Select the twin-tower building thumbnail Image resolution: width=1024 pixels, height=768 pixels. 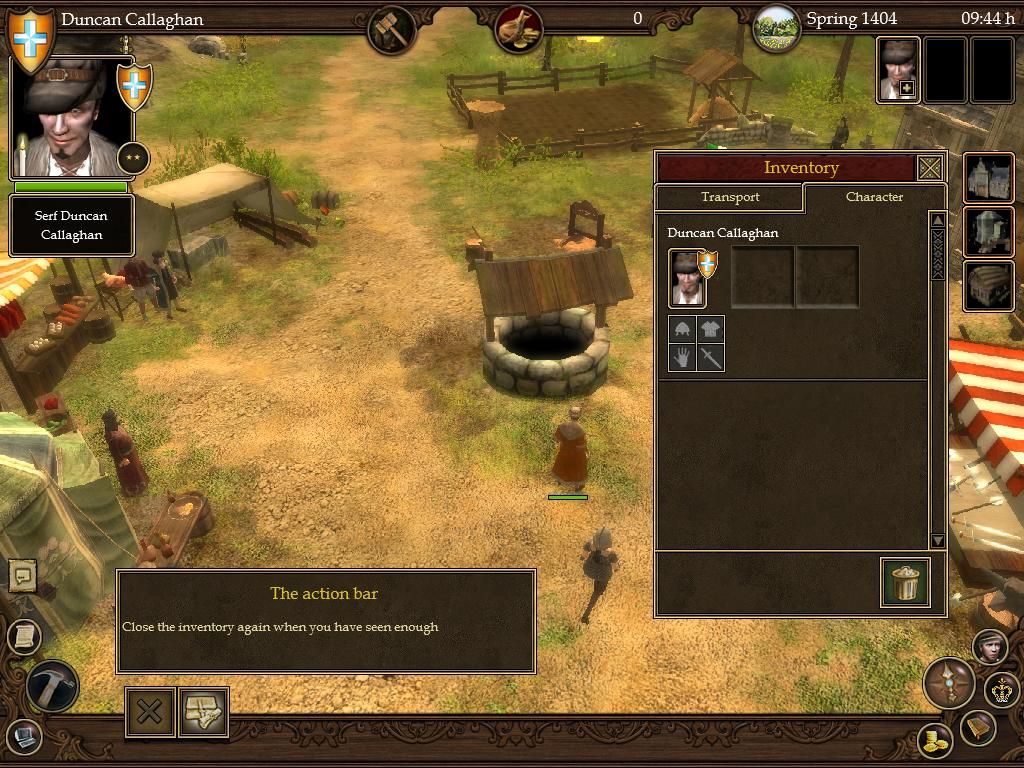coord(988,179)
